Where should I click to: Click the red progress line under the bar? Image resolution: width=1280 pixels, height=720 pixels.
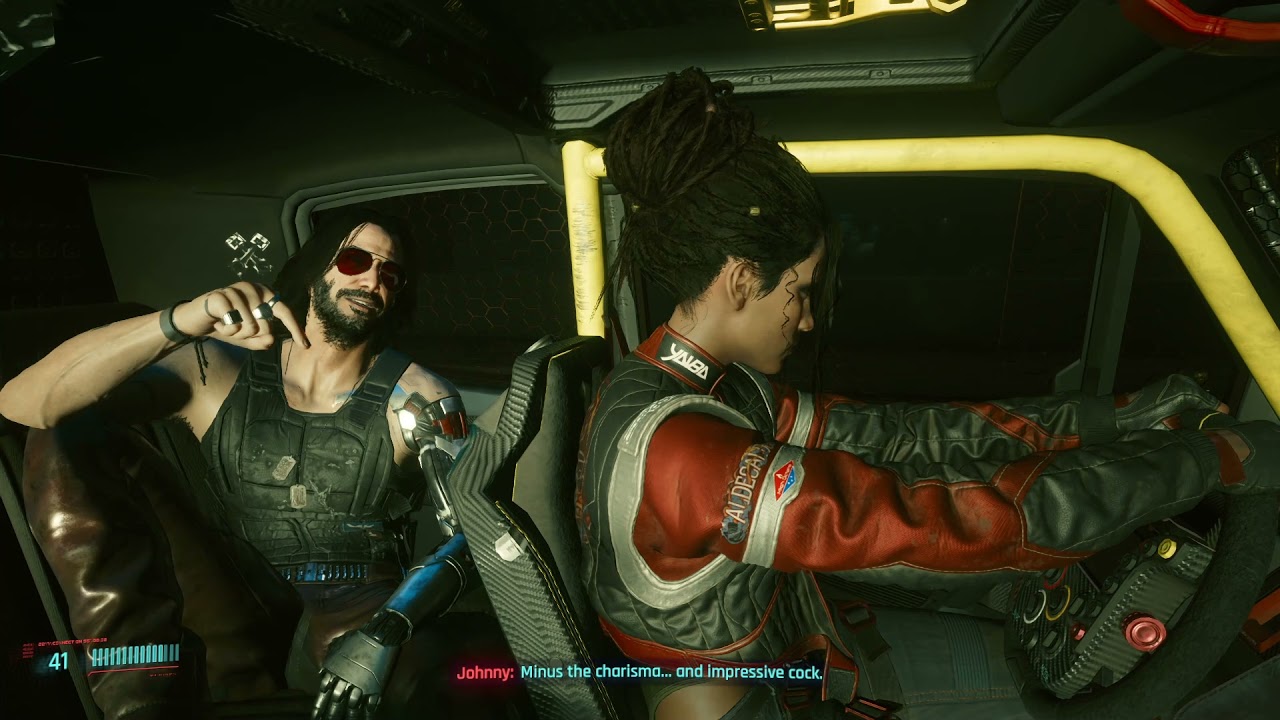(x=133, y=671)
